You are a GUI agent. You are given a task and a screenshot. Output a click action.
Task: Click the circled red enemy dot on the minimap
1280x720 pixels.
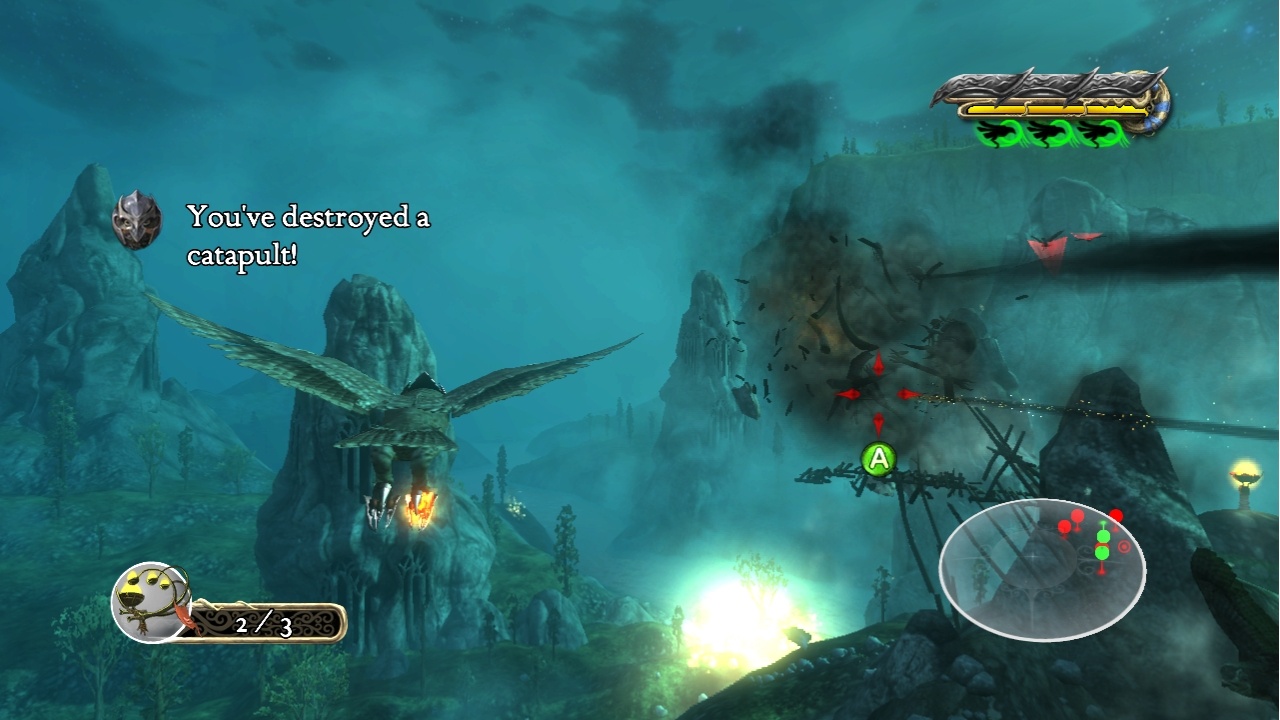1124,547
